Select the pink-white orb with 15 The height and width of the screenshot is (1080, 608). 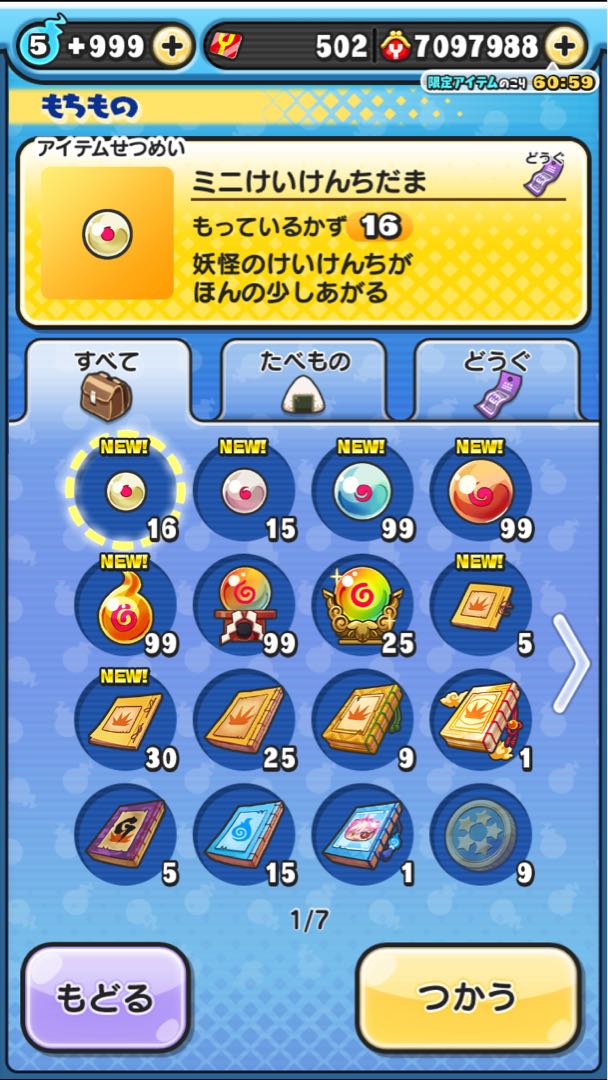pos(244,490)
